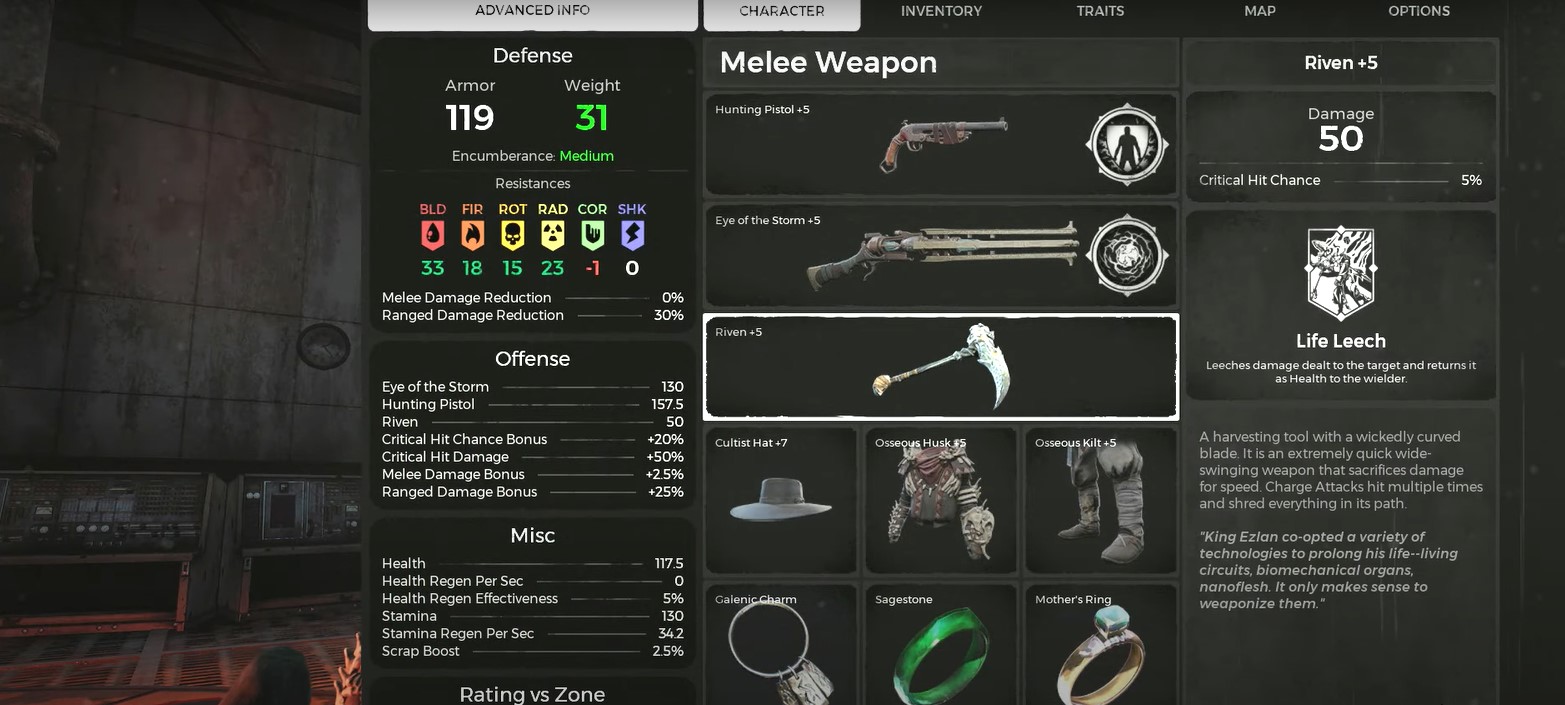This screenshot has height=705, width=1565.
Task: Click the Hunting Pistol's weapon mod icon
Action: (1127, 144)
